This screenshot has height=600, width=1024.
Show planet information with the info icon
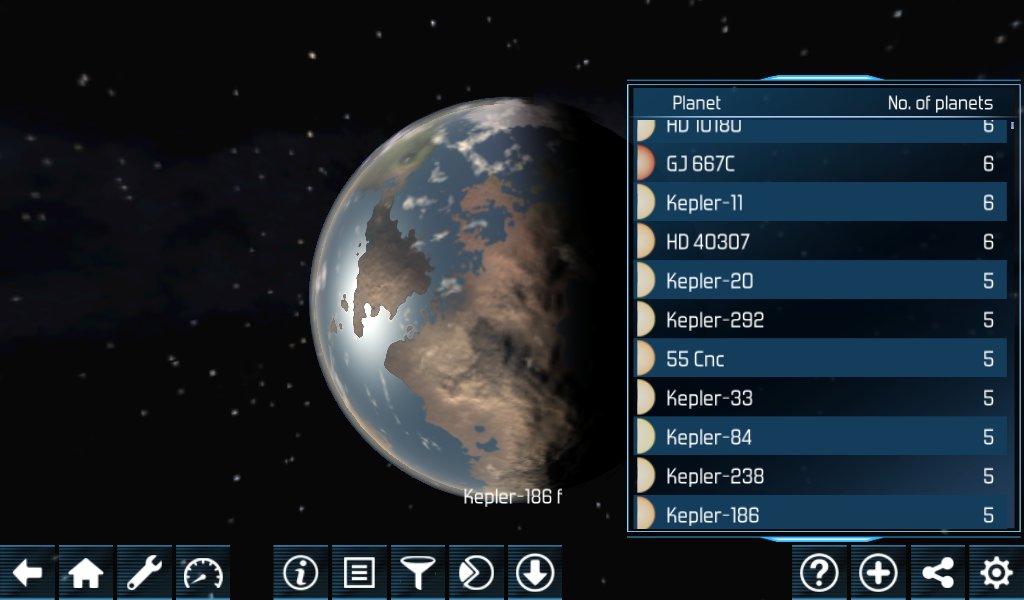[300, 573]
